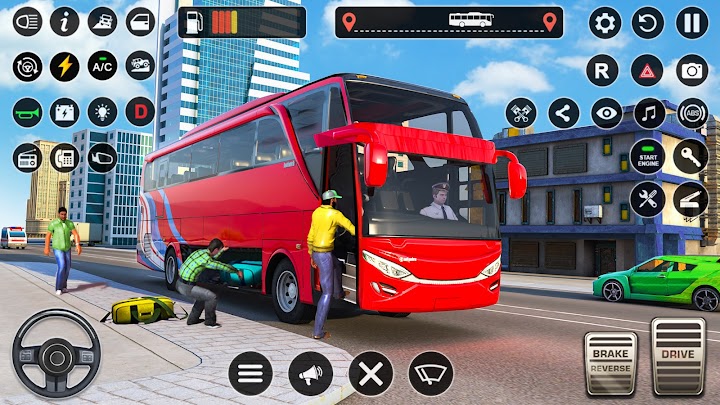
Task: Pause the game
Action: click(x=692, y=22)
